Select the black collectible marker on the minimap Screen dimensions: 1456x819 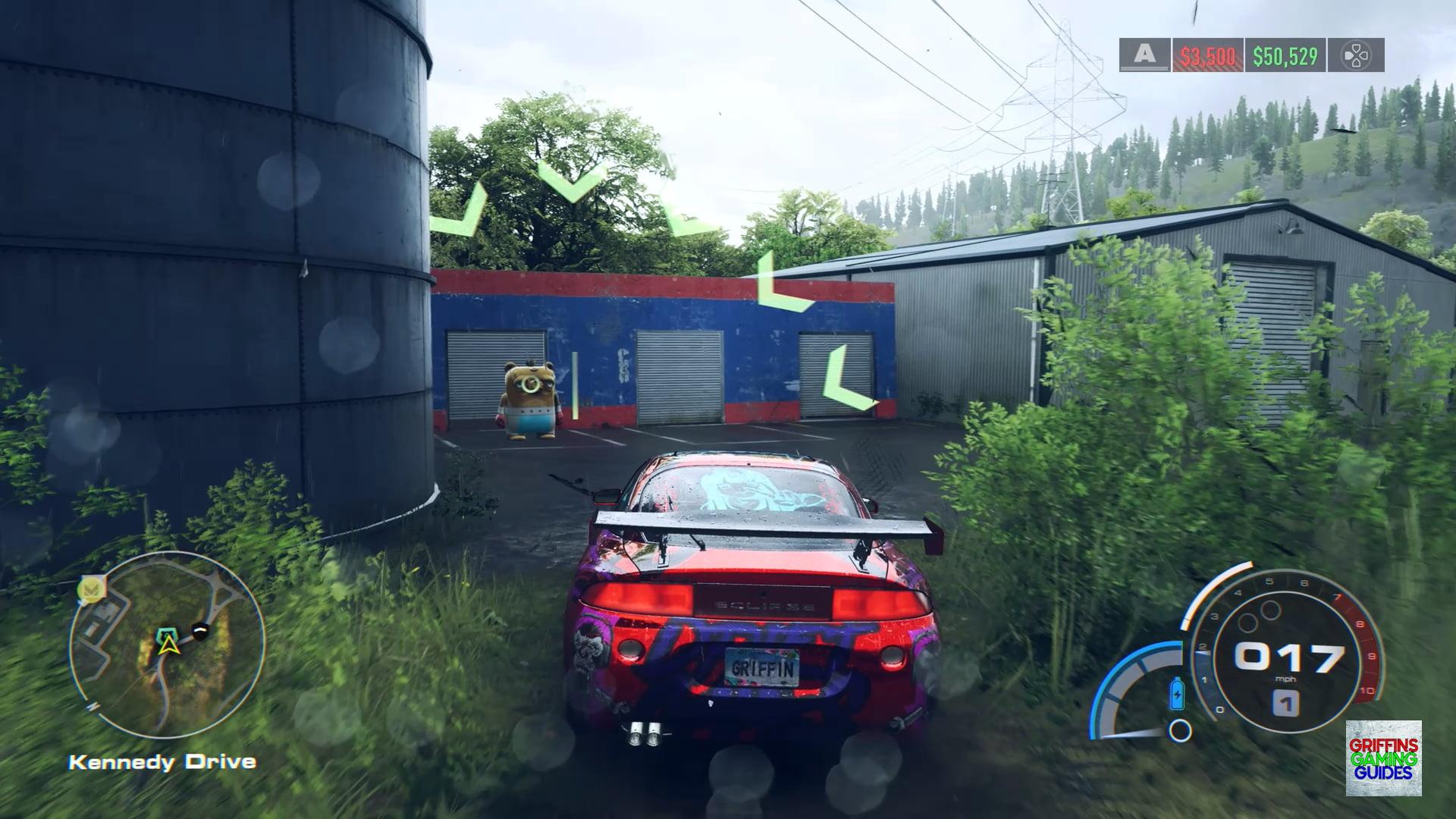(x=199, y=629)
